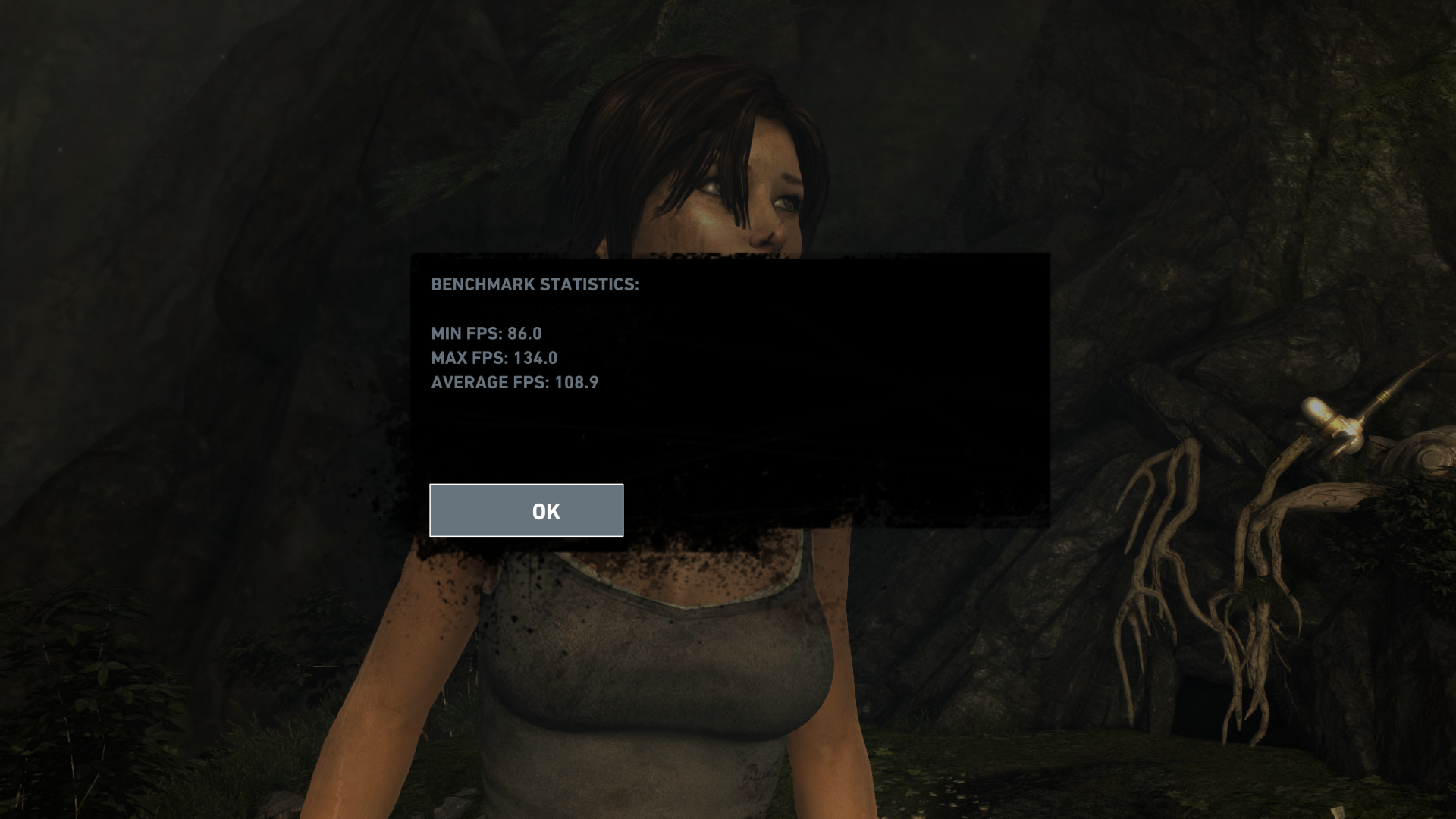Image resolution: width=1456 pixels, height=819 pixels.
Task: Click the BENCHMARK STATISTICS heading
Action: 535,285
